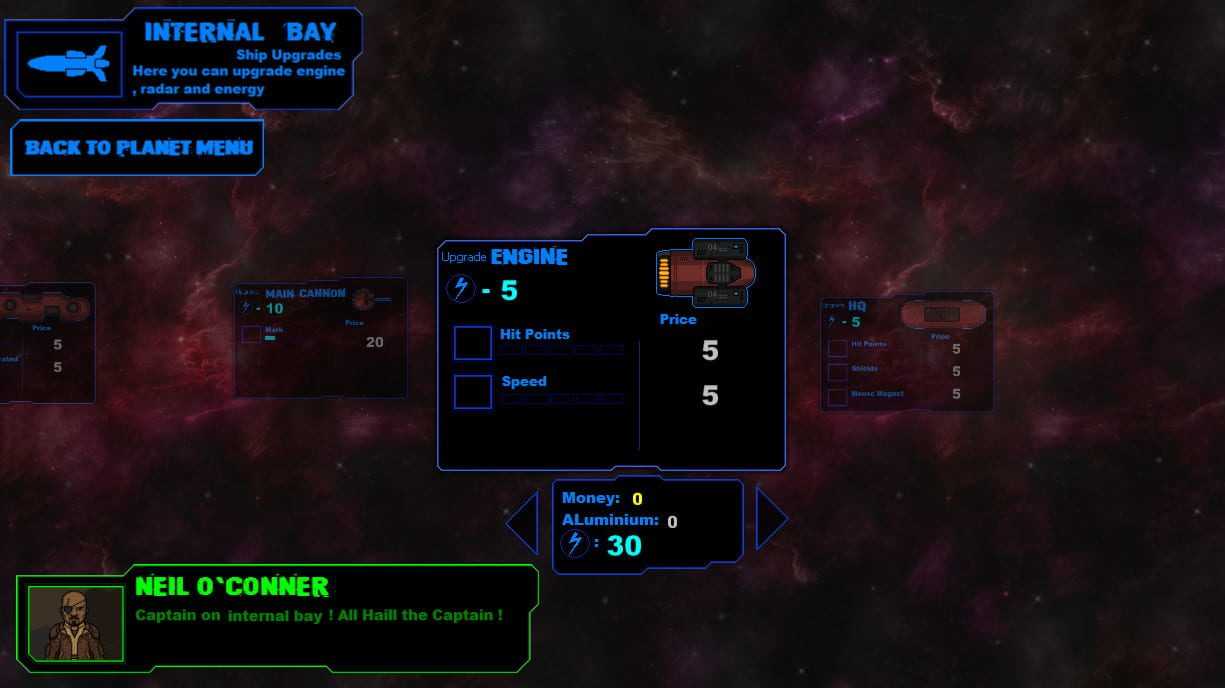Show the next upgrade with right arrow

770,518
